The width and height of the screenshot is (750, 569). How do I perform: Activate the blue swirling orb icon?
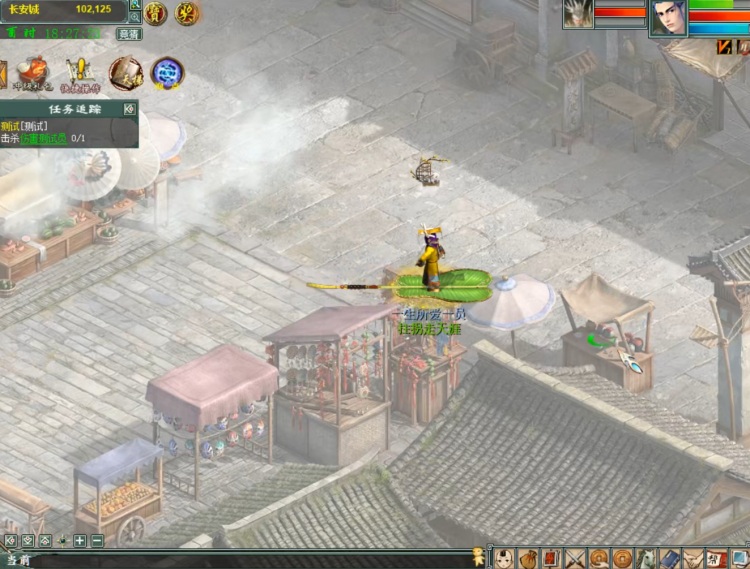pos(167,72)
